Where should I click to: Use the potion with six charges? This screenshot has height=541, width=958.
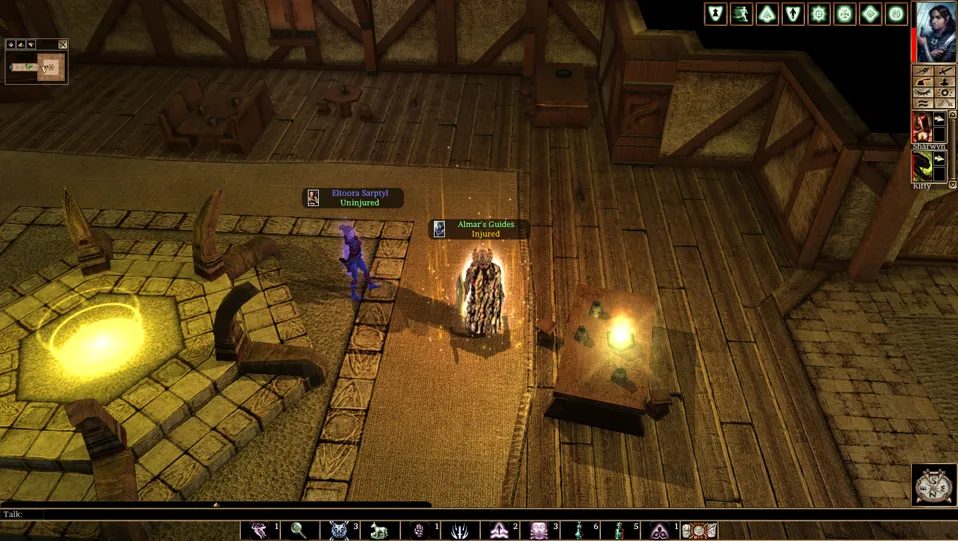(x=580, y=531)
